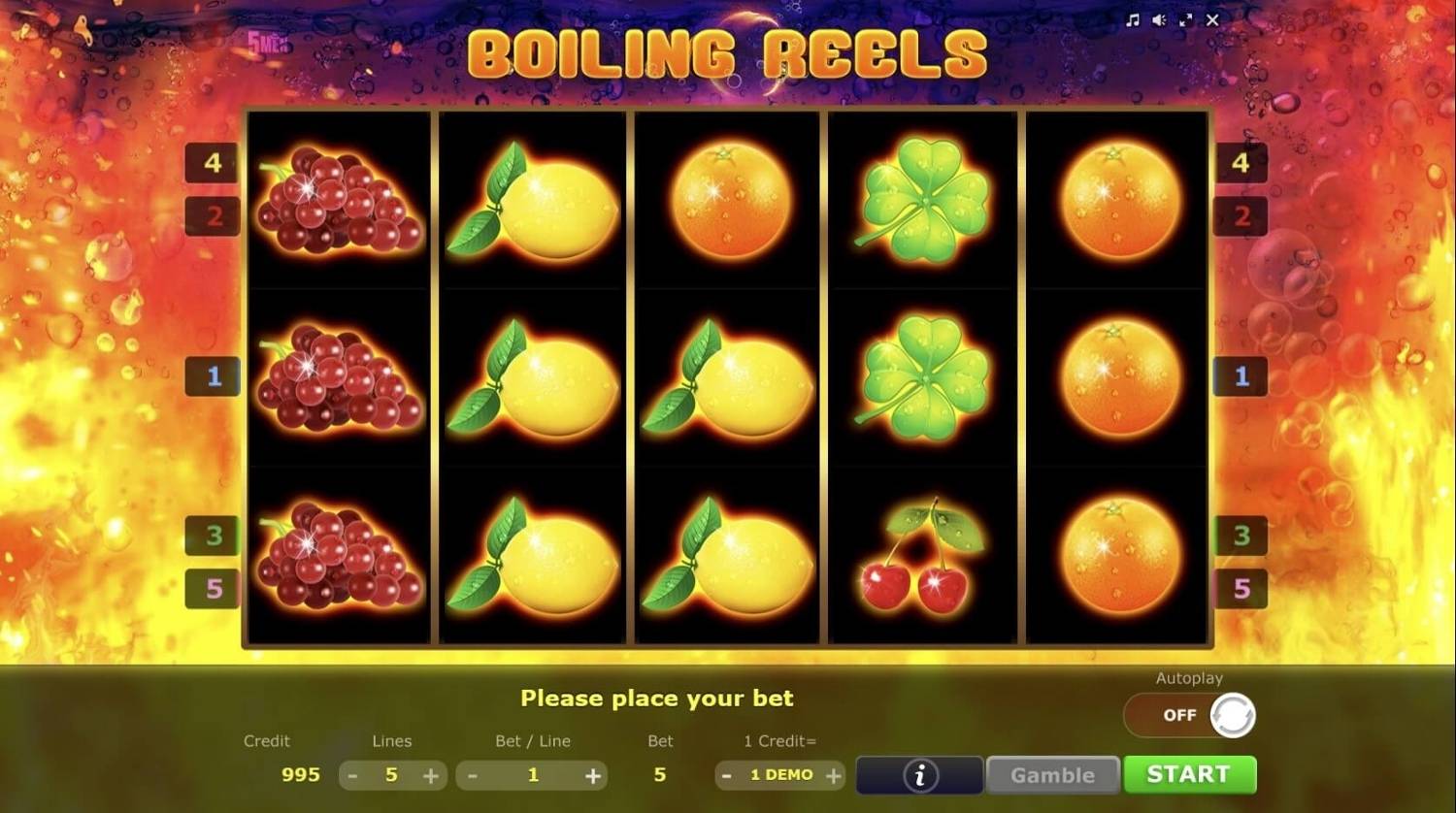Screen dimensions: 1456x813
Task: Increase Lines with the plus button
Action: 433,775
